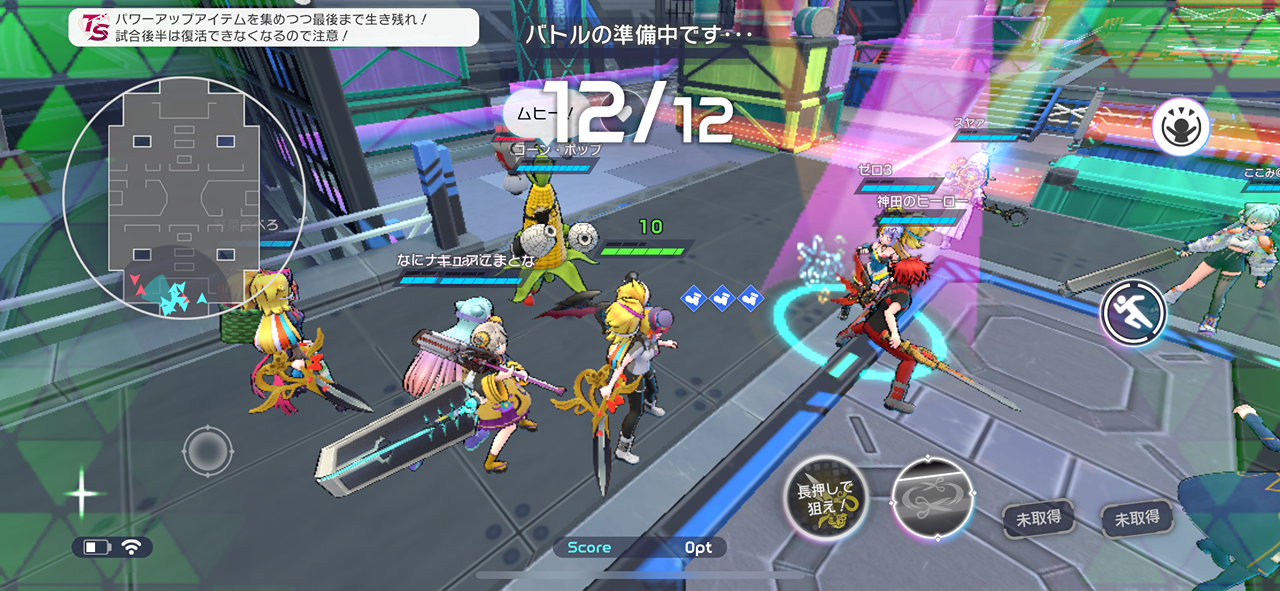Trigger the running figure dash icon
The height and width of the screenshot is (591, 1280).
(1134, 313)
